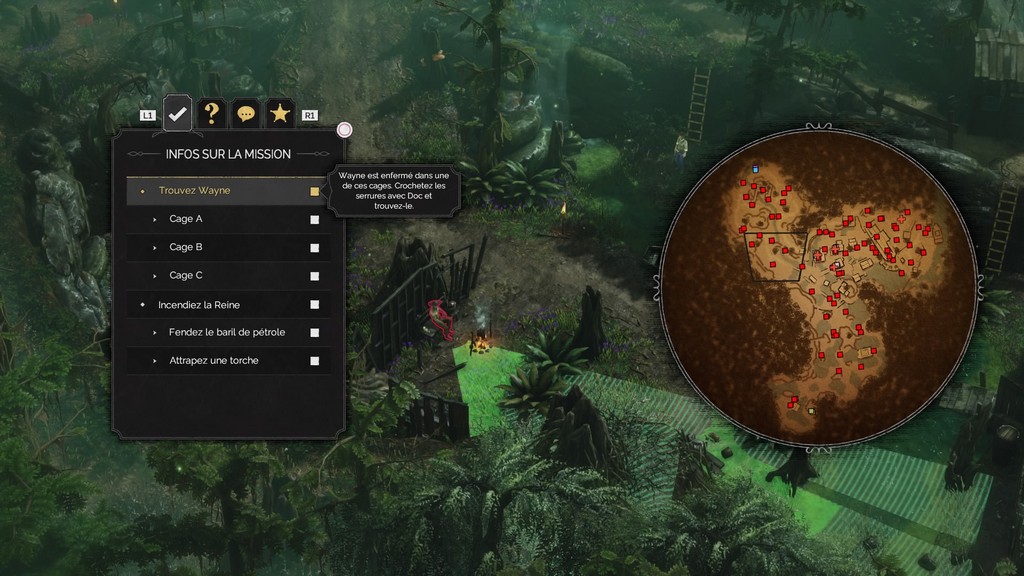The width and height of the screenshot is (1024, 576).
Task: Switch to the speech bubble tab
Action: (x=246, y=114)
